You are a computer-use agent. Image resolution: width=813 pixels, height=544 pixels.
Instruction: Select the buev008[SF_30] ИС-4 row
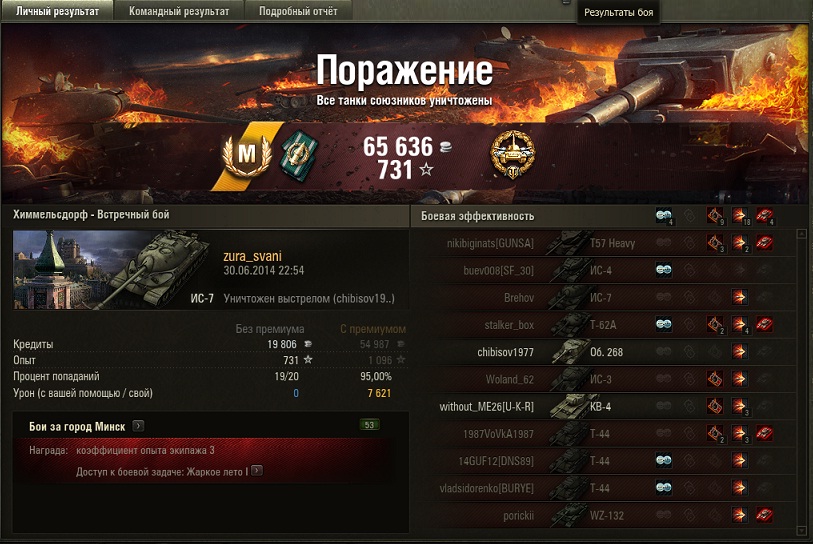[x=600, y=270]
